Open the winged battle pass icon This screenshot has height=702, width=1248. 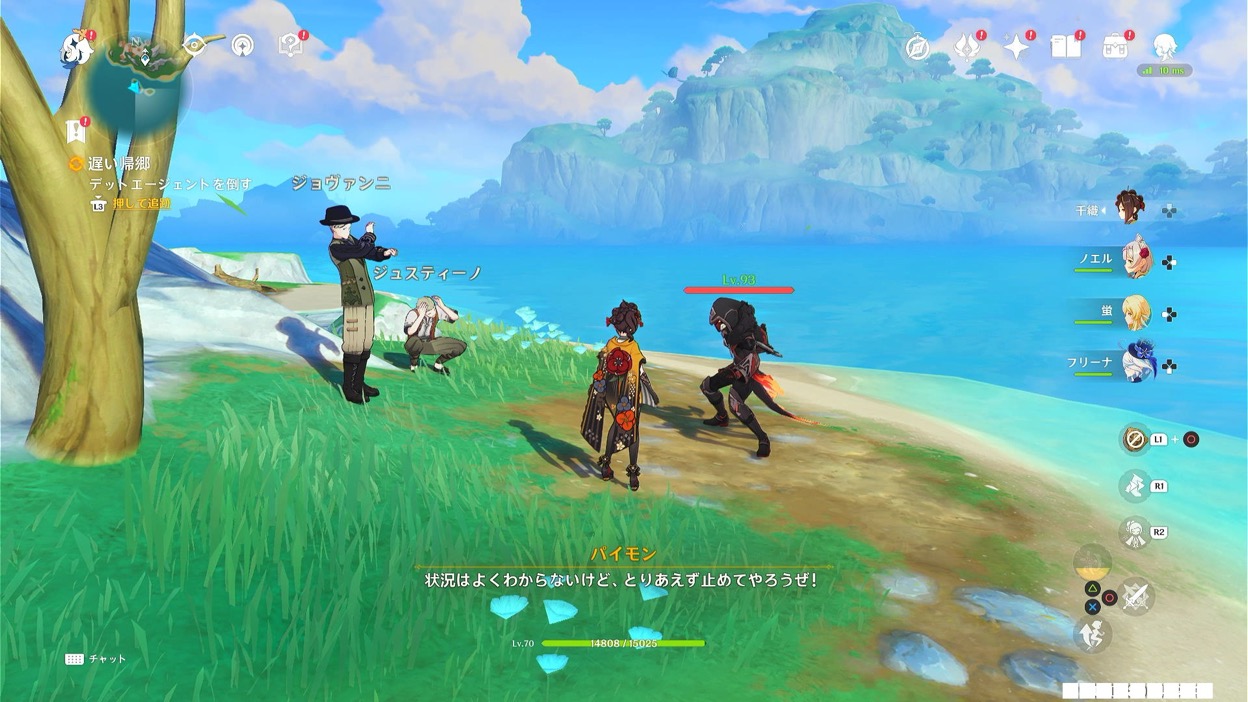pos(967,47)
